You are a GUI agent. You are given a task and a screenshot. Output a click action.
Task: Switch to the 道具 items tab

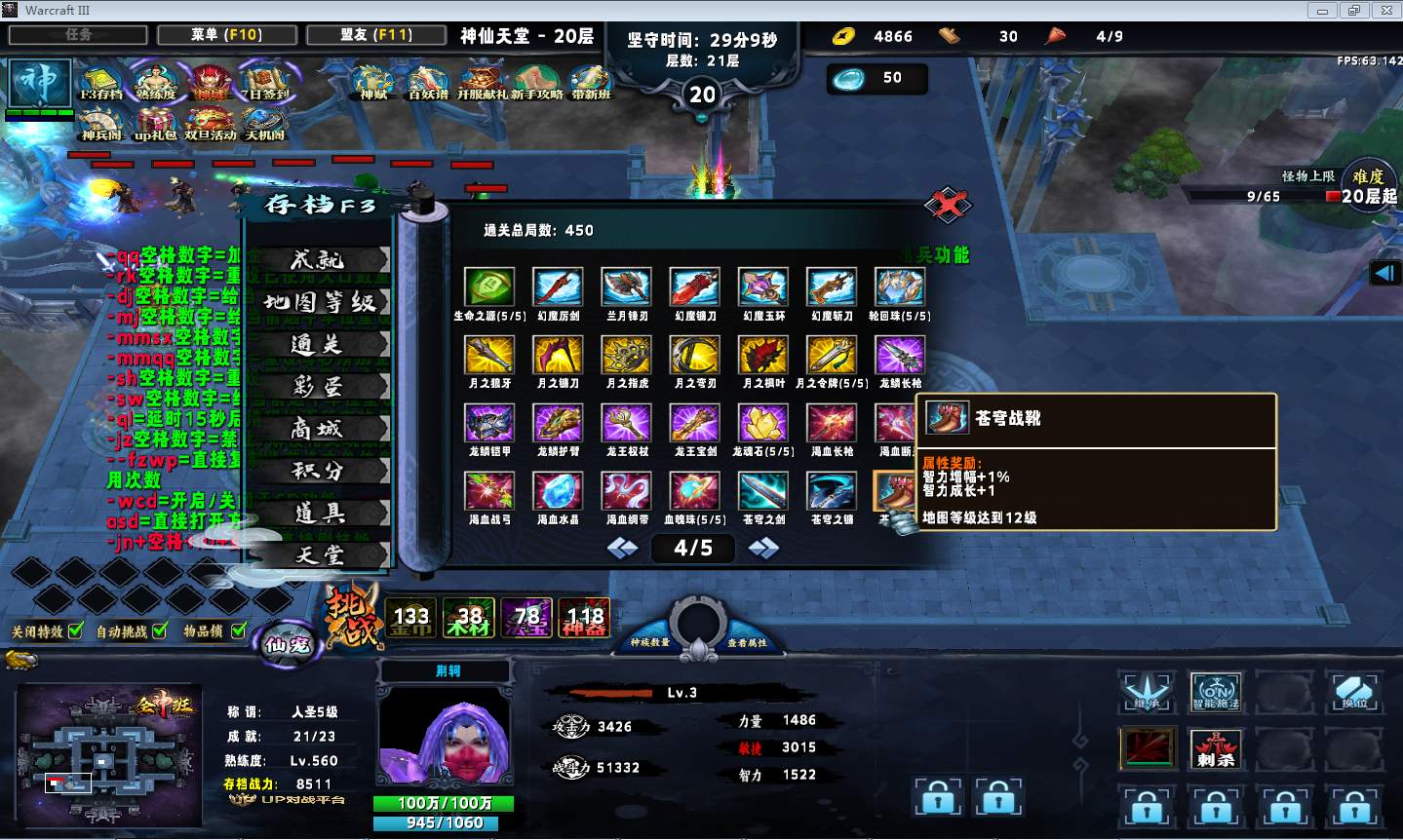tap(318, 514)
